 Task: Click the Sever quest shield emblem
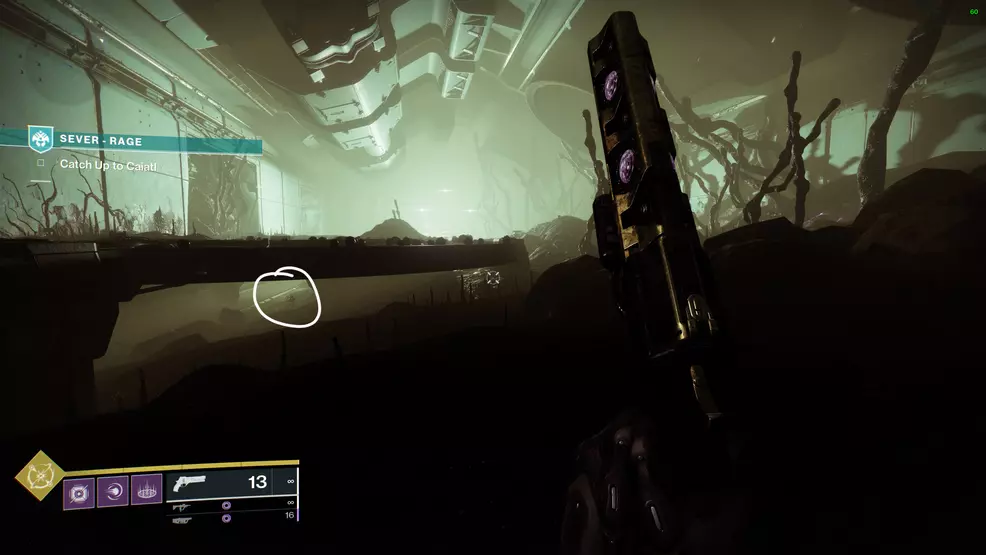coord(41,140)
